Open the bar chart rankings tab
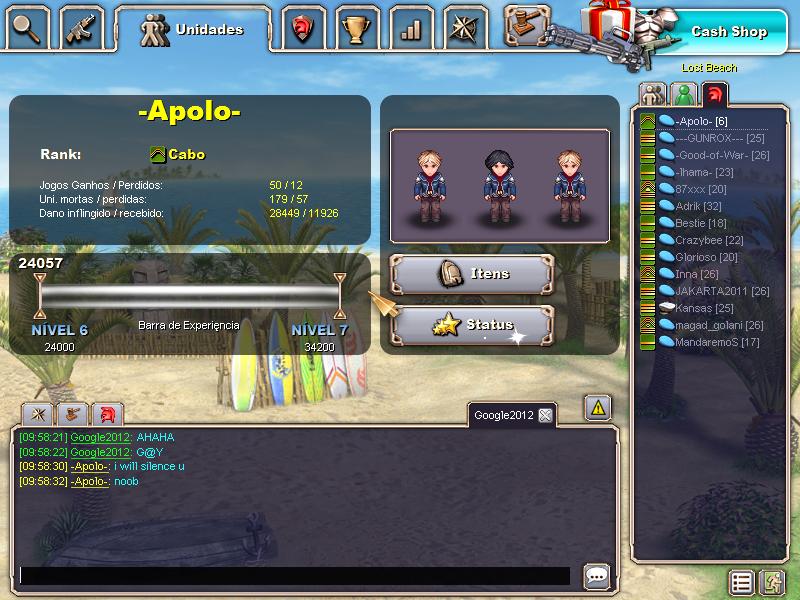The width and height of the screenshot is (800, 600). (x=410, y=29)
